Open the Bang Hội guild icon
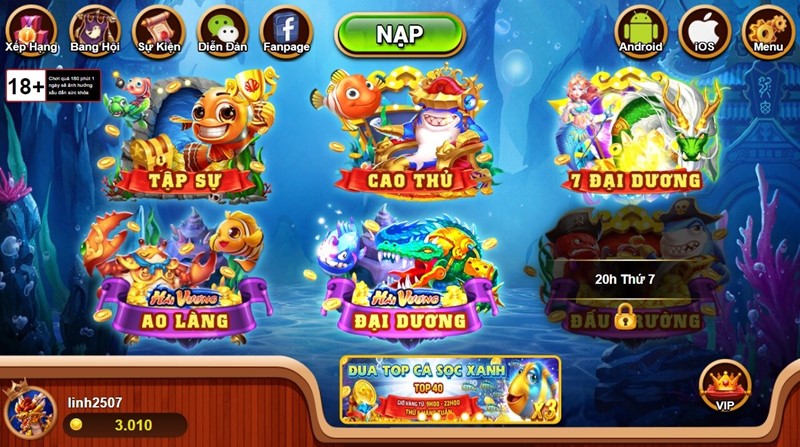 pyautogui.click(x=94, y=28)
